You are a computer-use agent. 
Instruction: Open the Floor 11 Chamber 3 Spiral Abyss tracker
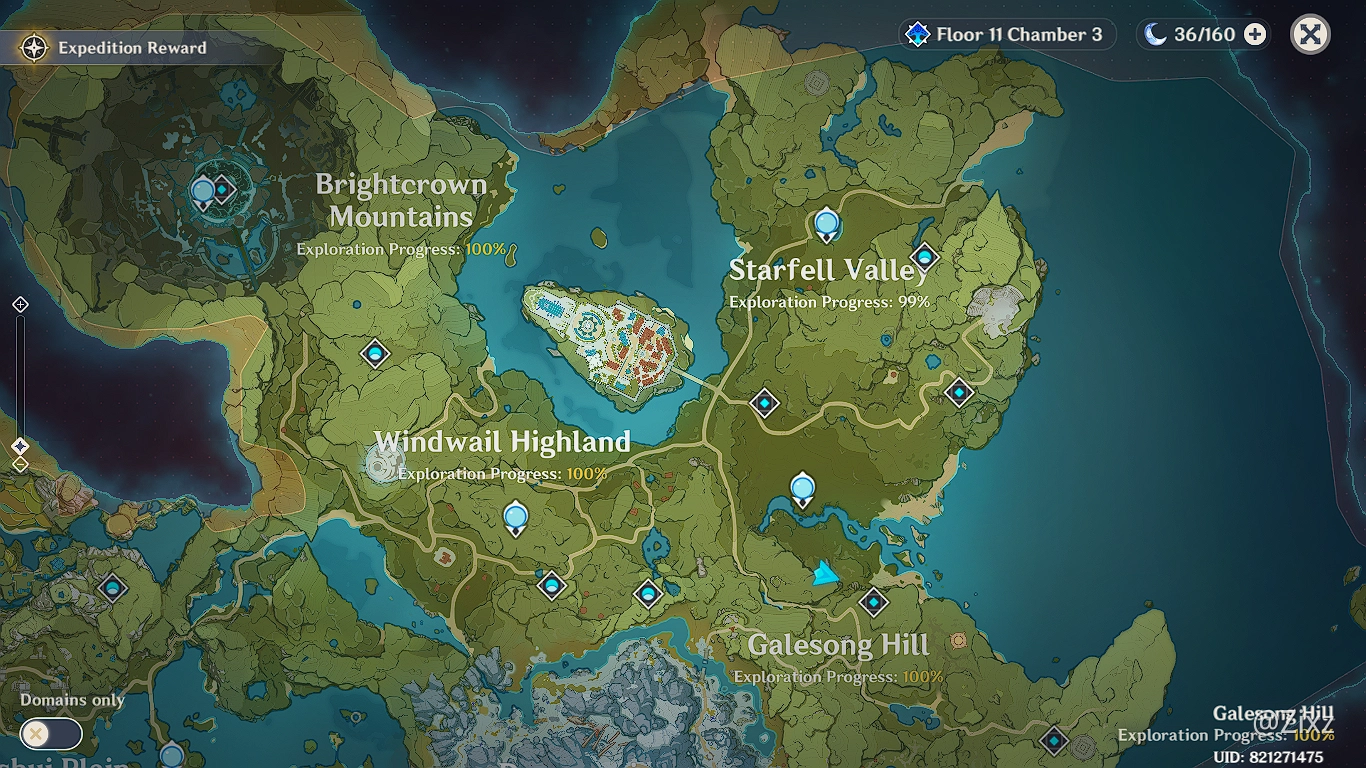click(x=1006, y=35)
